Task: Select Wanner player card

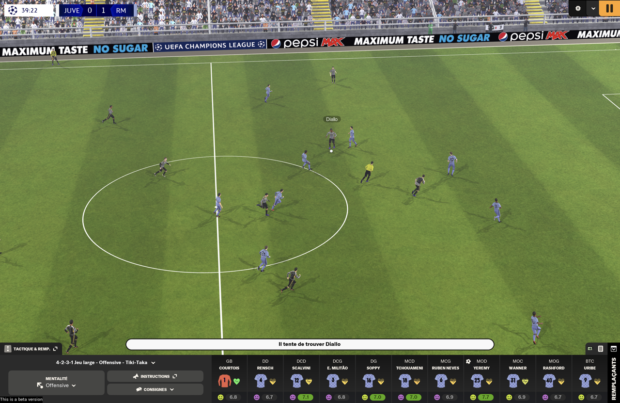Action: 517,380
